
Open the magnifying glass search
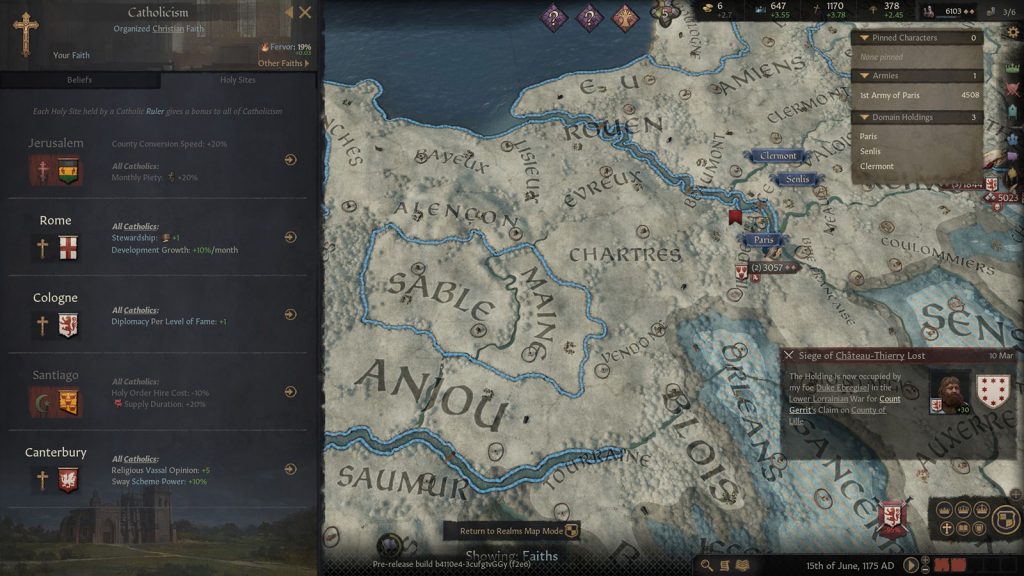707,565
